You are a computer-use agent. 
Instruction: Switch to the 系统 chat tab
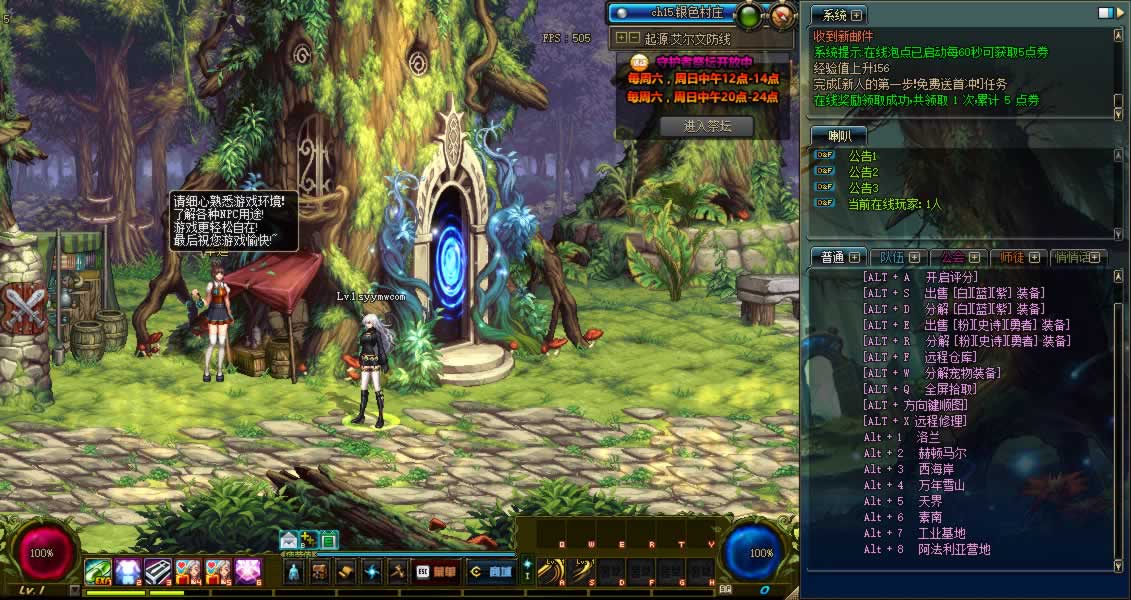829,15
